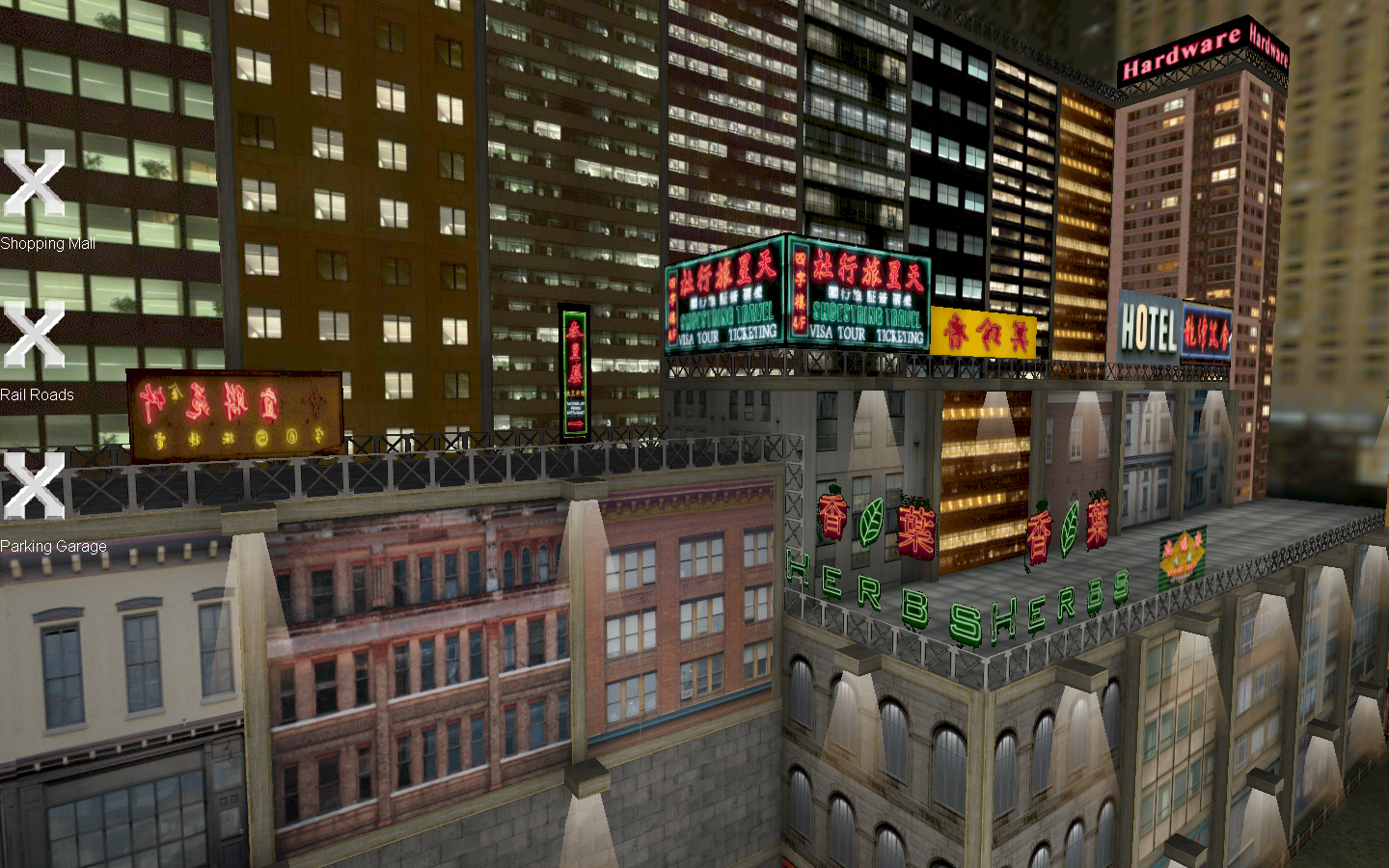Click the Shopping Mall label text
1389x868 pixels.
click(47, 244)
